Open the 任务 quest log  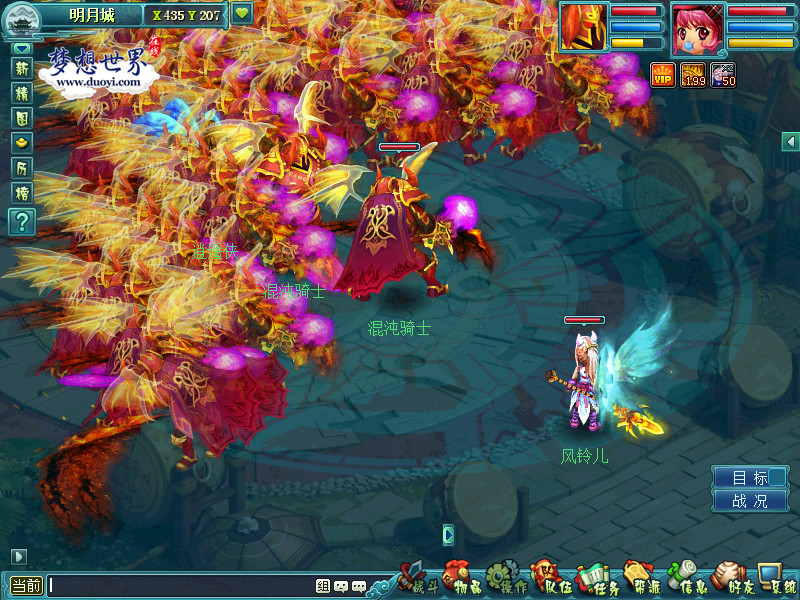click(x=592, y=578)
